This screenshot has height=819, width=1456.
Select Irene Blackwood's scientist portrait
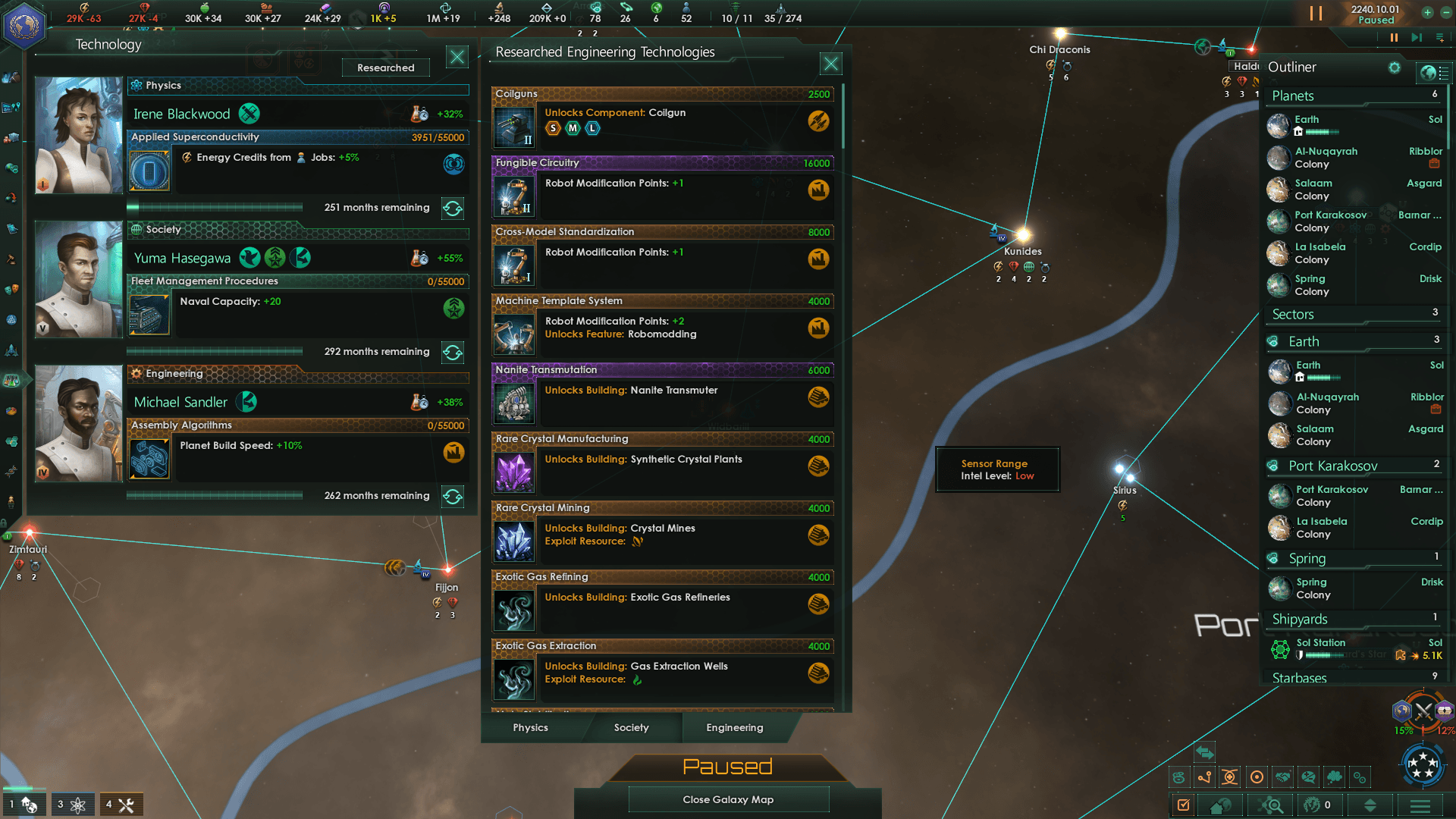coord(79,135)
